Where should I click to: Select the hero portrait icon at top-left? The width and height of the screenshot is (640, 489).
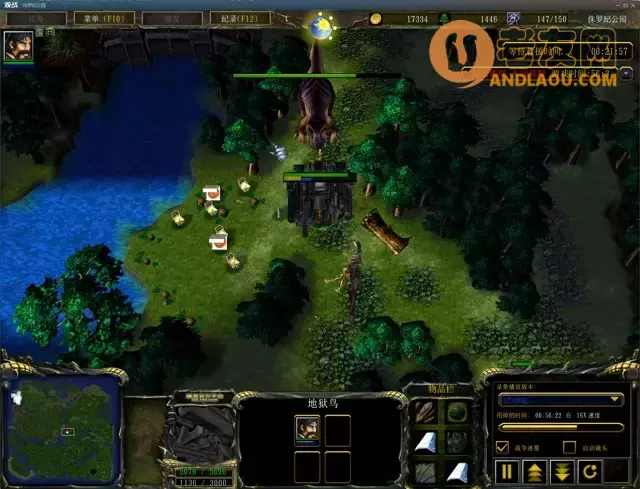coord(18,45)
